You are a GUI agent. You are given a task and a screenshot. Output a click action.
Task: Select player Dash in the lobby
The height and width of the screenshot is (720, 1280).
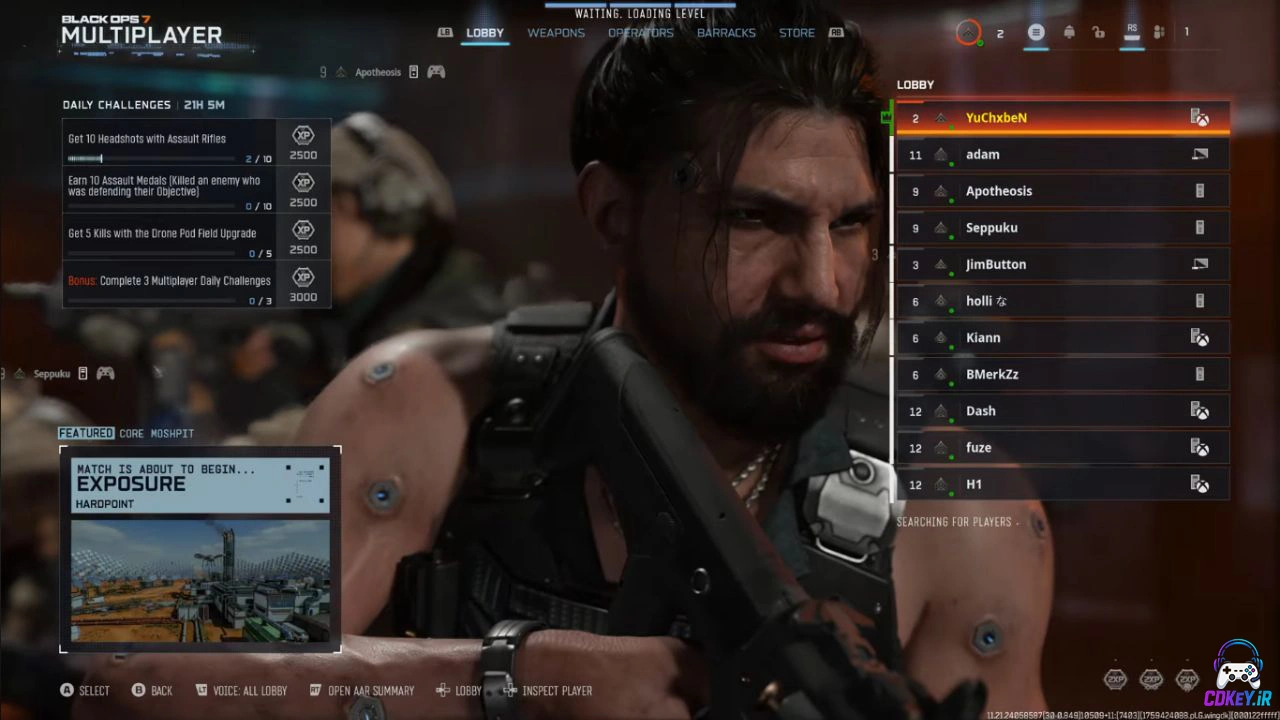click(1062, 411)
